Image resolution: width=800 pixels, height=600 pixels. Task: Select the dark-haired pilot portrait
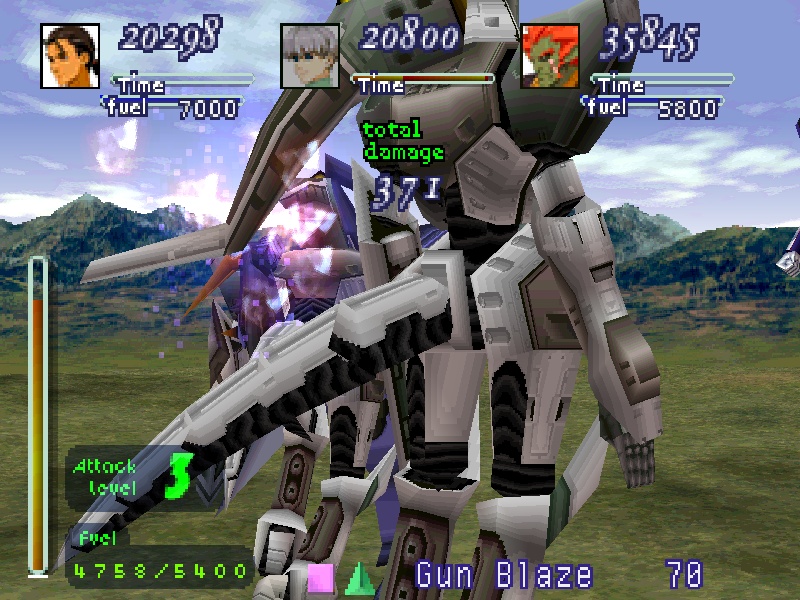pyautogui.click(x=70, y=57)
